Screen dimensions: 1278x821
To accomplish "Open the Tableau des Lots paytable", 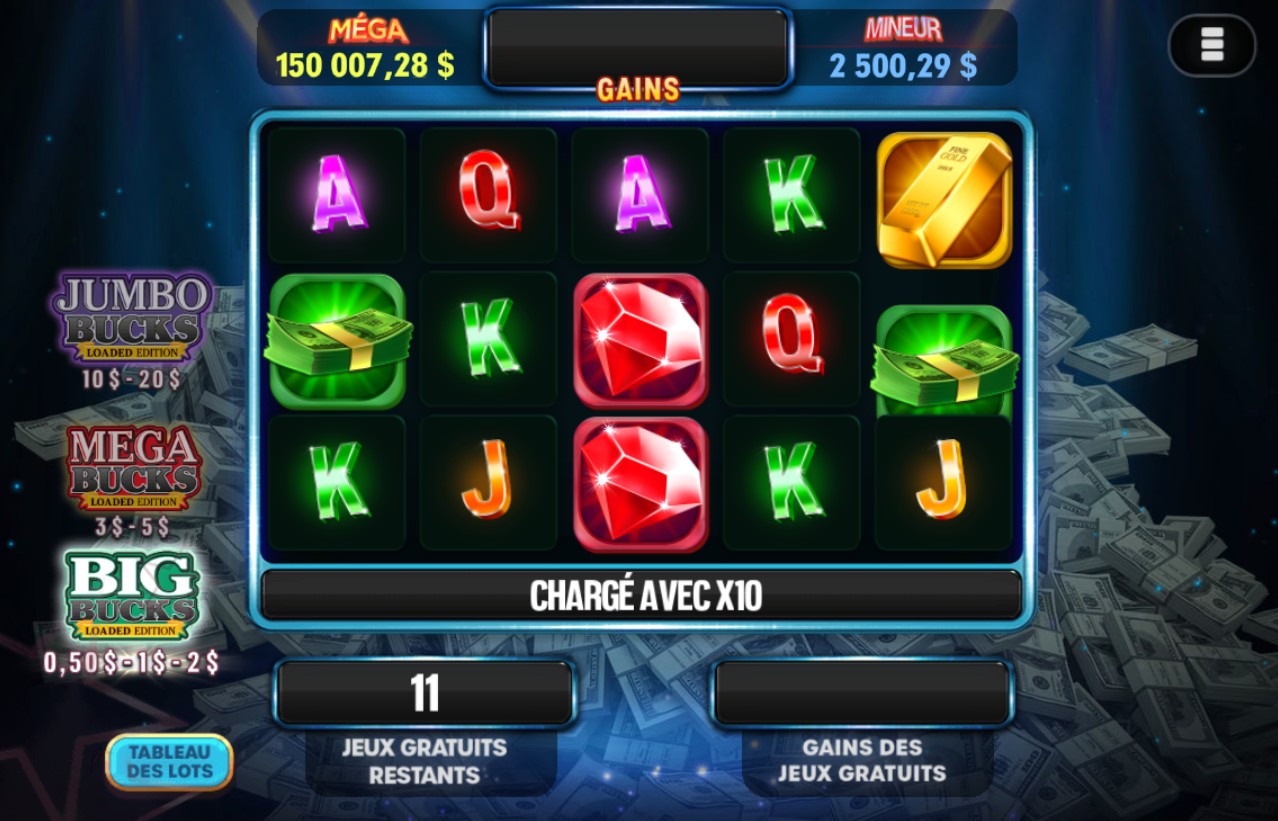I will tap(169, 762).
